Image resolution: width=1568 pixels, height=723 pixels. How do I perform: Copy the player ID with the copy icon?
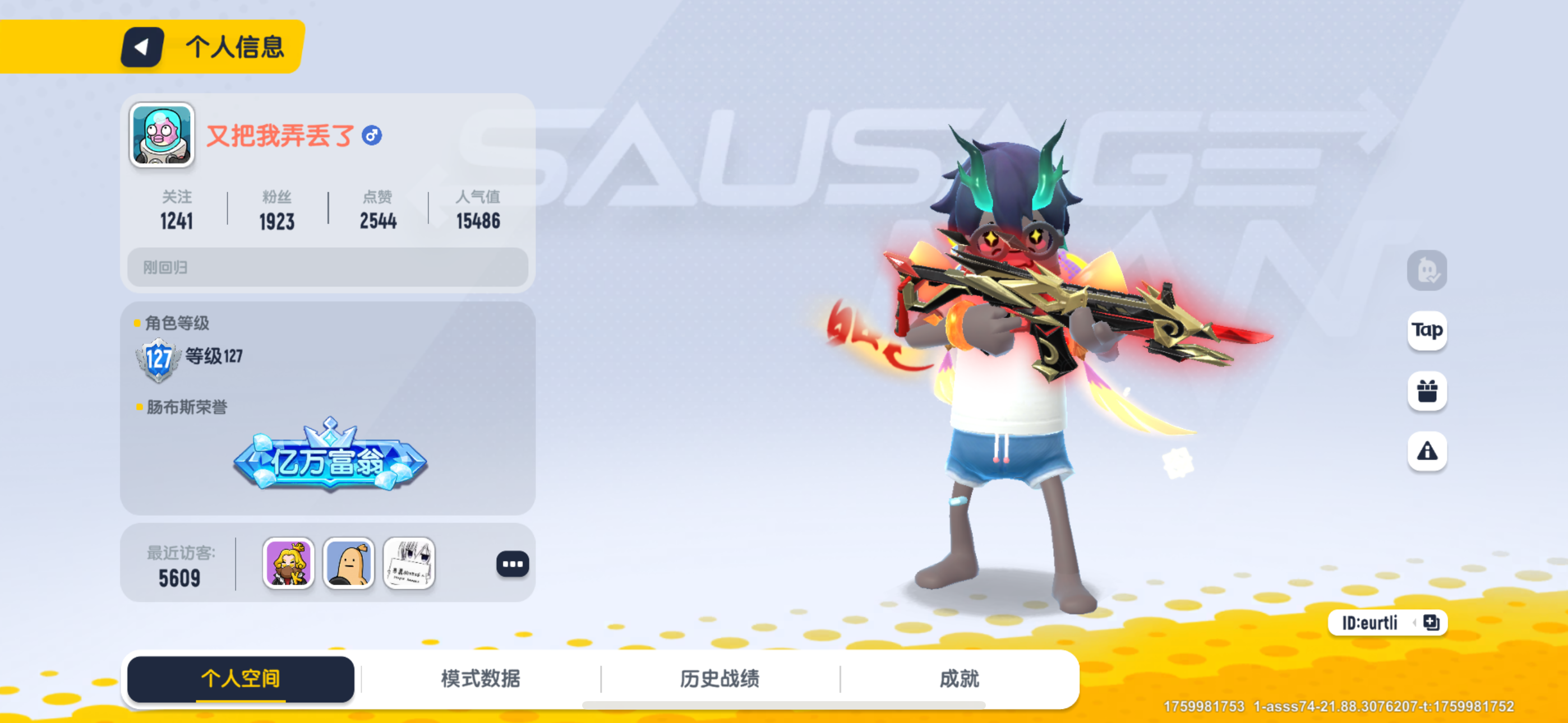(1430, 623)
